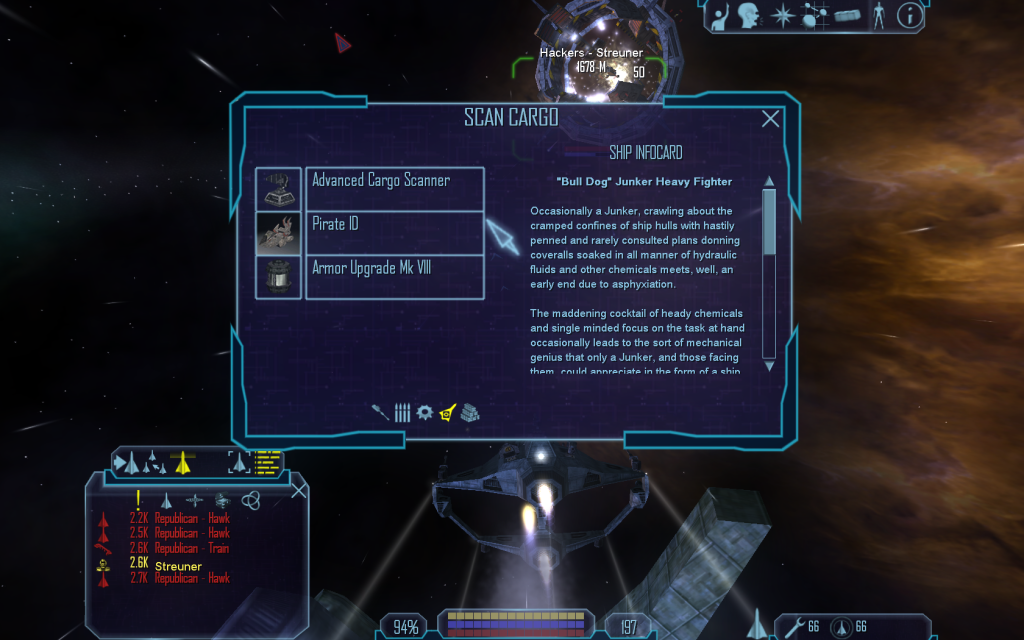Show the stacked-crates commodities filter

(470, 412)
